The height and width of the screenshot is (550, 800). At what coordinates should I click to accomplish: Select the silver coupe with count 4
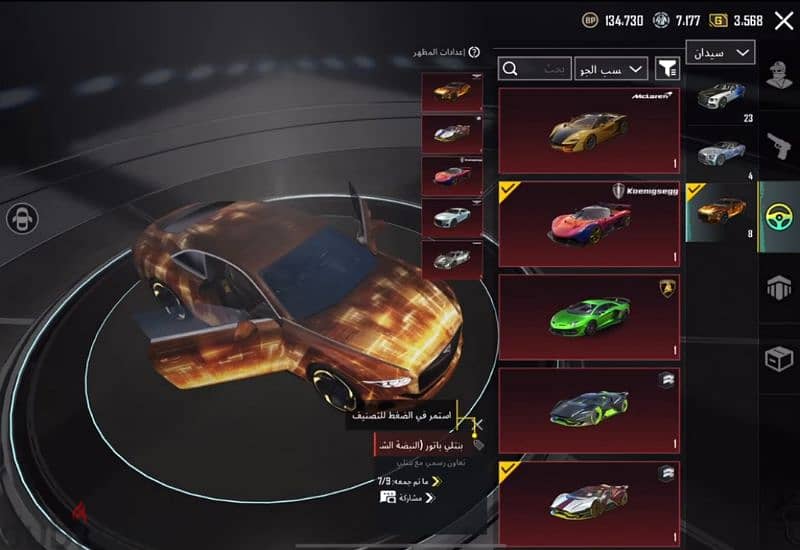[722, 156]
